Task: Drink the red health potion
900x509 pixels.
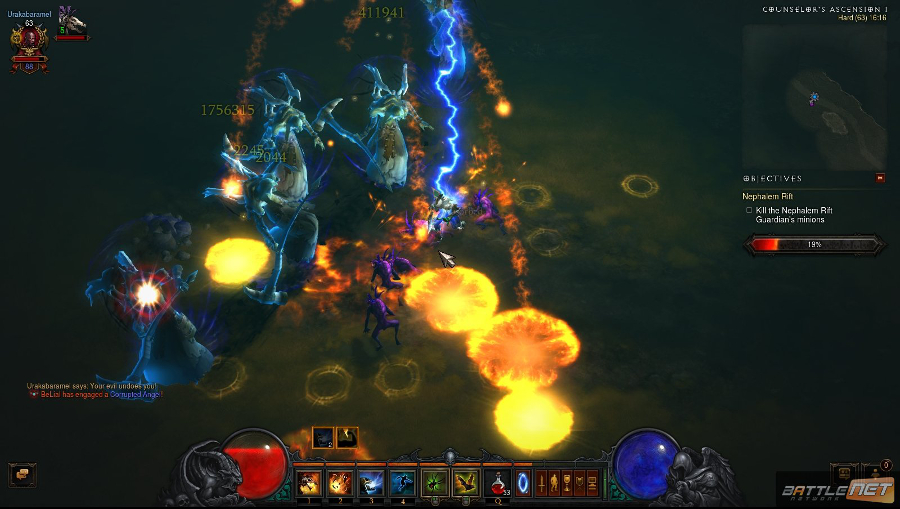Action: pyautogui.click(x=497, y=484)
